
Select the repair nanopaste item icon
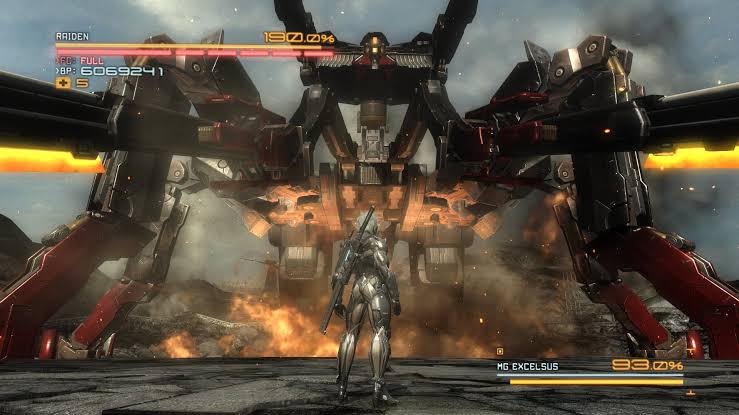point(63,84)
